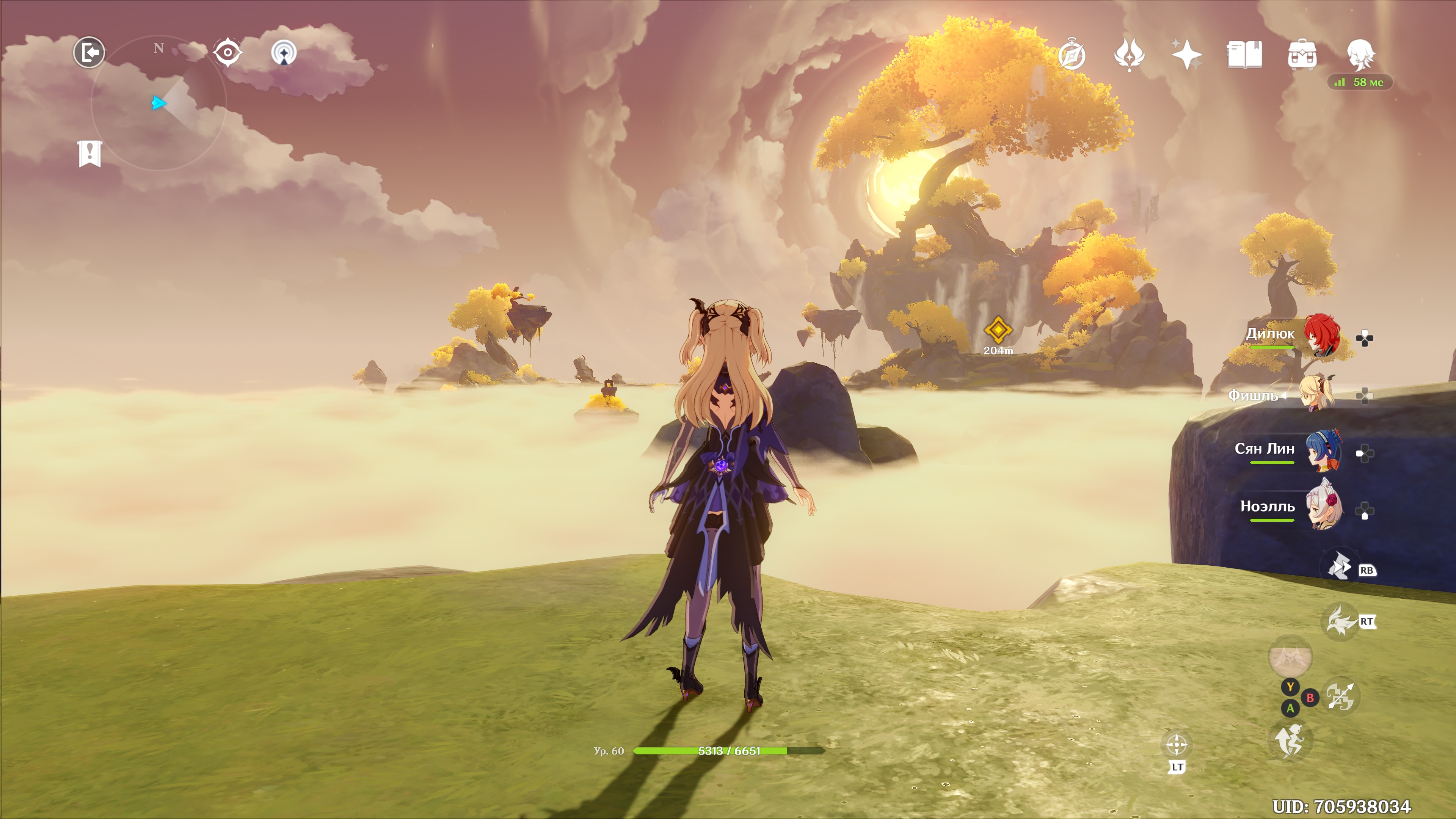Viewport: 1456px width, 819px height.
Task: Activate the sprint running figure icon
Action: (x=1290, y=741)
